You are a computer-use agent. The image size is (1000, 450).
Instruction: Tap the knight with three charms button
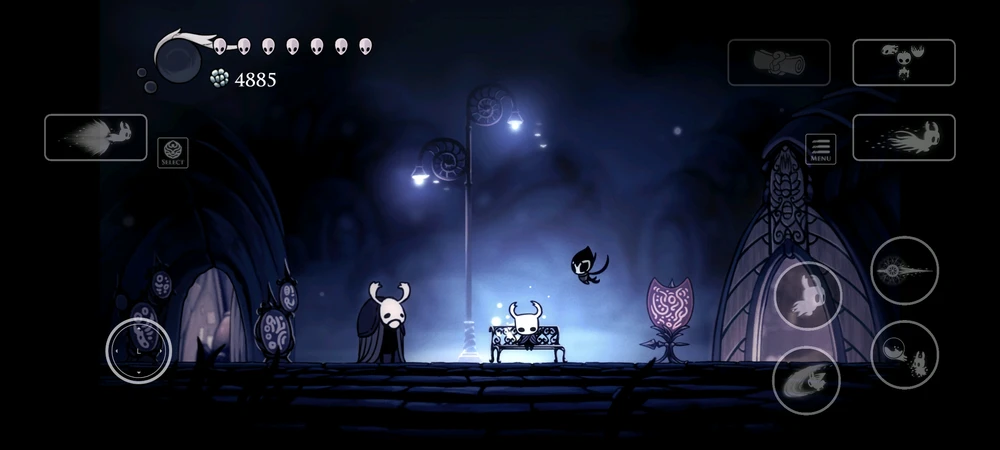pos(903,62)
